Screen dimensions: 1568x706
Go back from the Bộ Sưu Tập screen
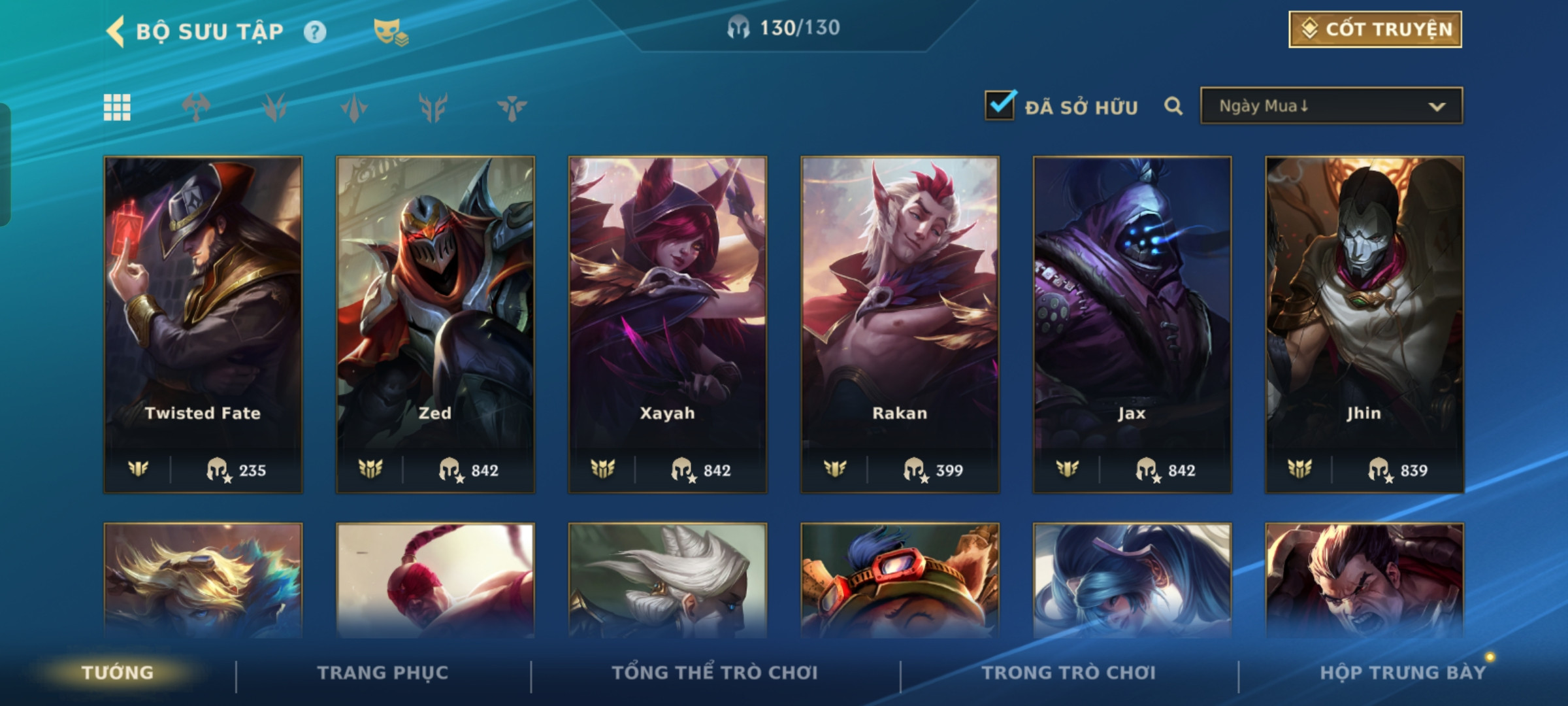tap(115, 31)
